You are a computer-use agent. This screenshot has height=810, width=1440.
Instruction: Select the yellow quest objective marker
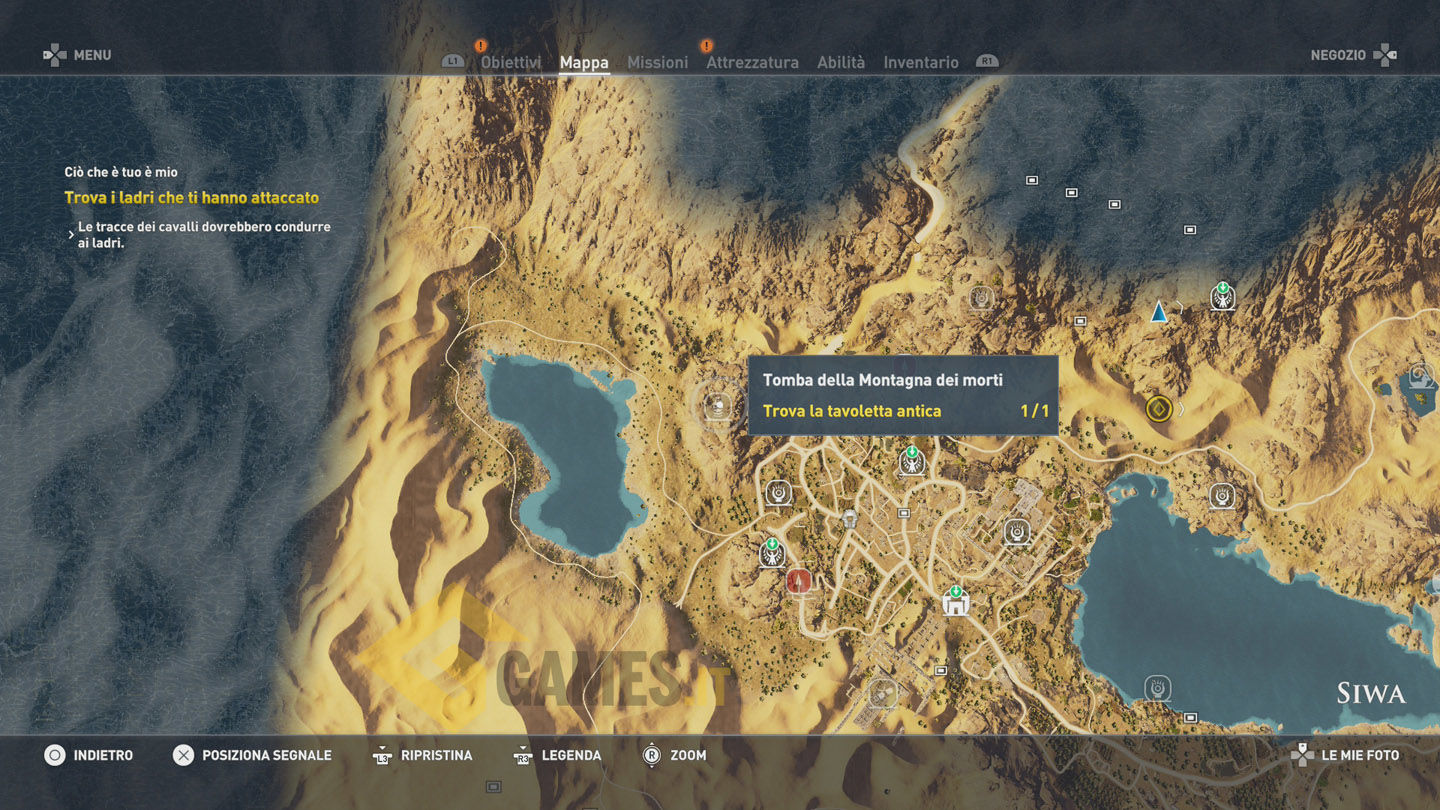click(x=1158, y=408)
